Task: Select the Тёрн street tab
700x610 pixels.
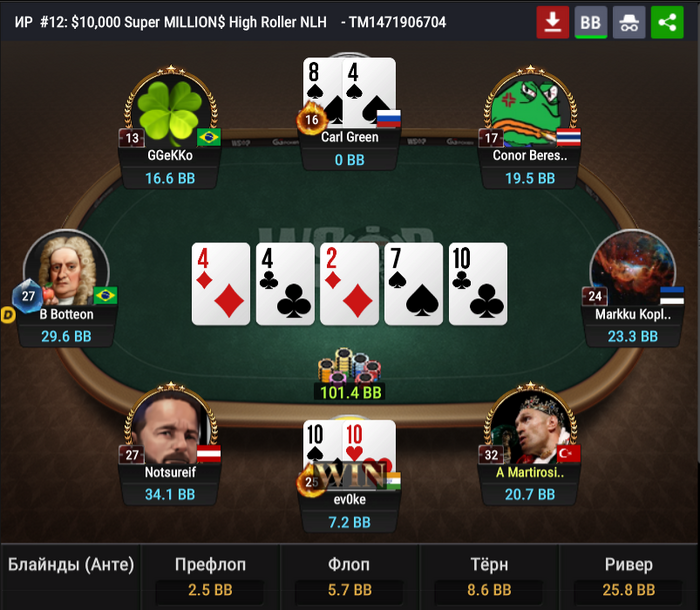Action: coord(489,577)
